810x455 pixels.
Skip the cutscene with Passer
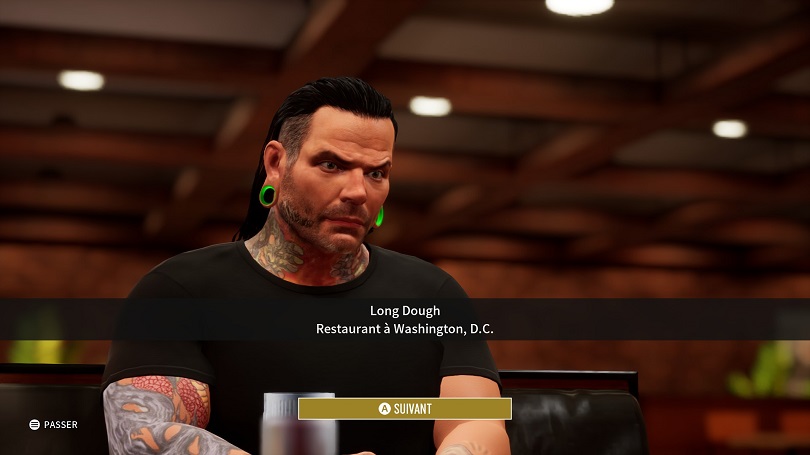(x=53, y=425)
